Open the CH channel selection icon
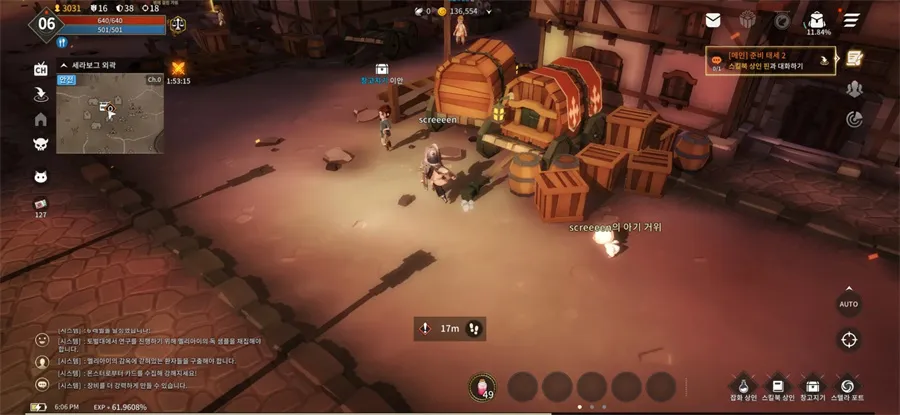The image size is (900, 415). click(x=41, y=68)
